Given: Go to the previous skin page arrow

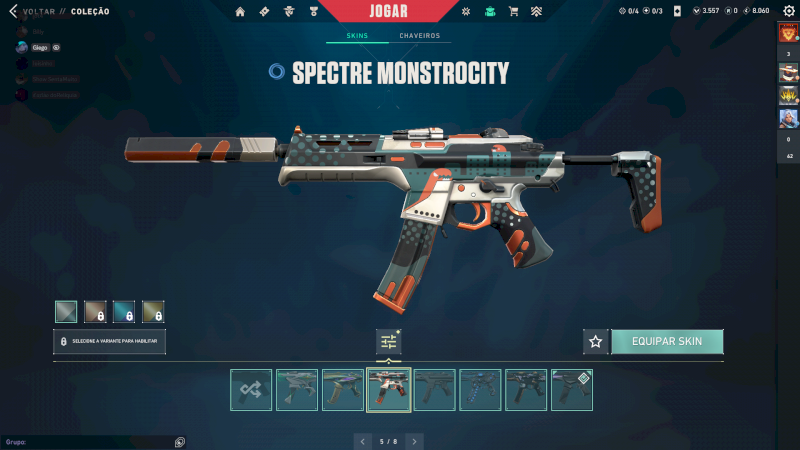Looking at the screenshot, I should [362, 440].
